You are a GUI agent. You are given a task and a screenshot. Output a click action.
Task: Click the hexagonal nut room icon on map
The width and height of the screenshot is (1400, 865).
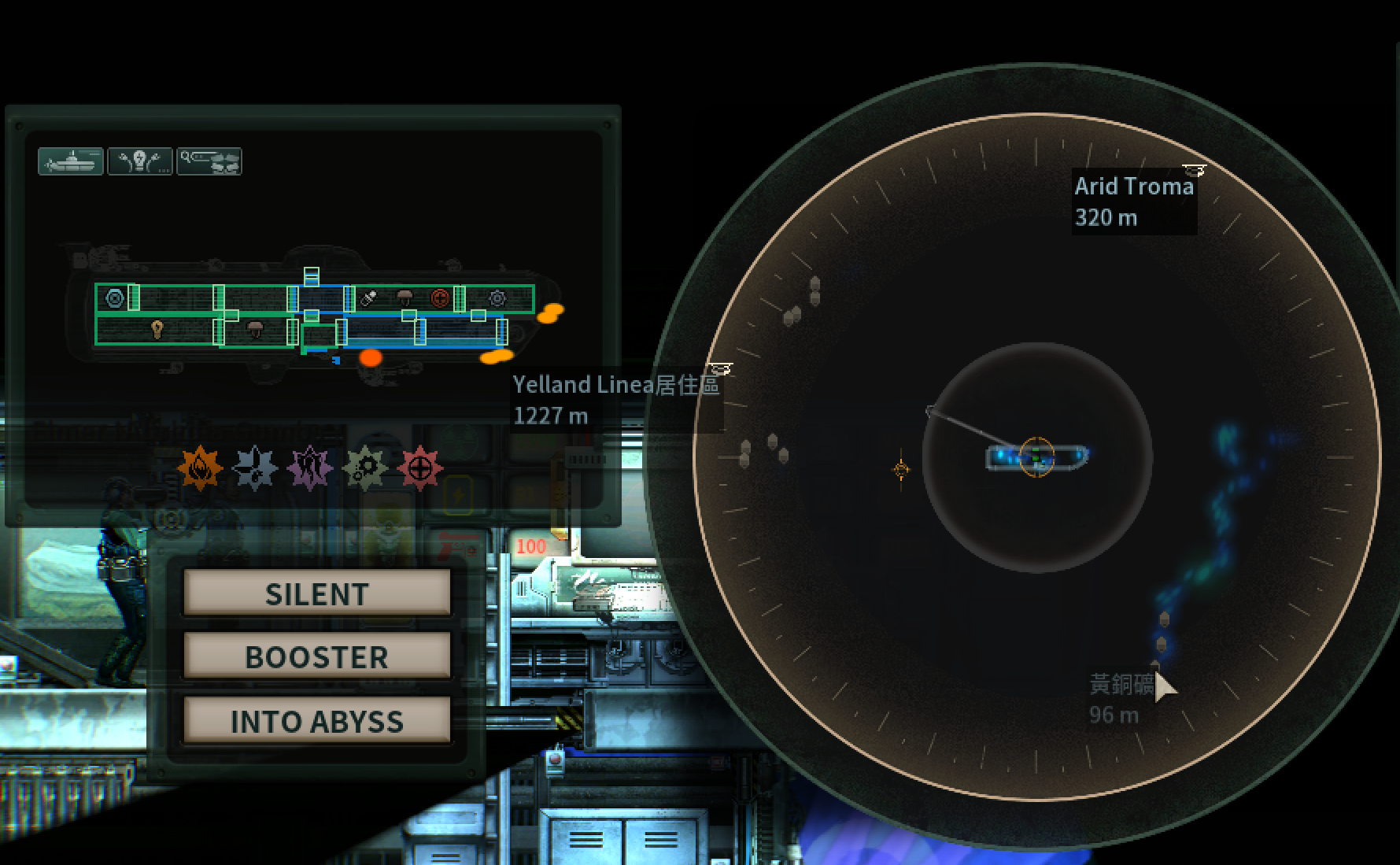point(115,298)
